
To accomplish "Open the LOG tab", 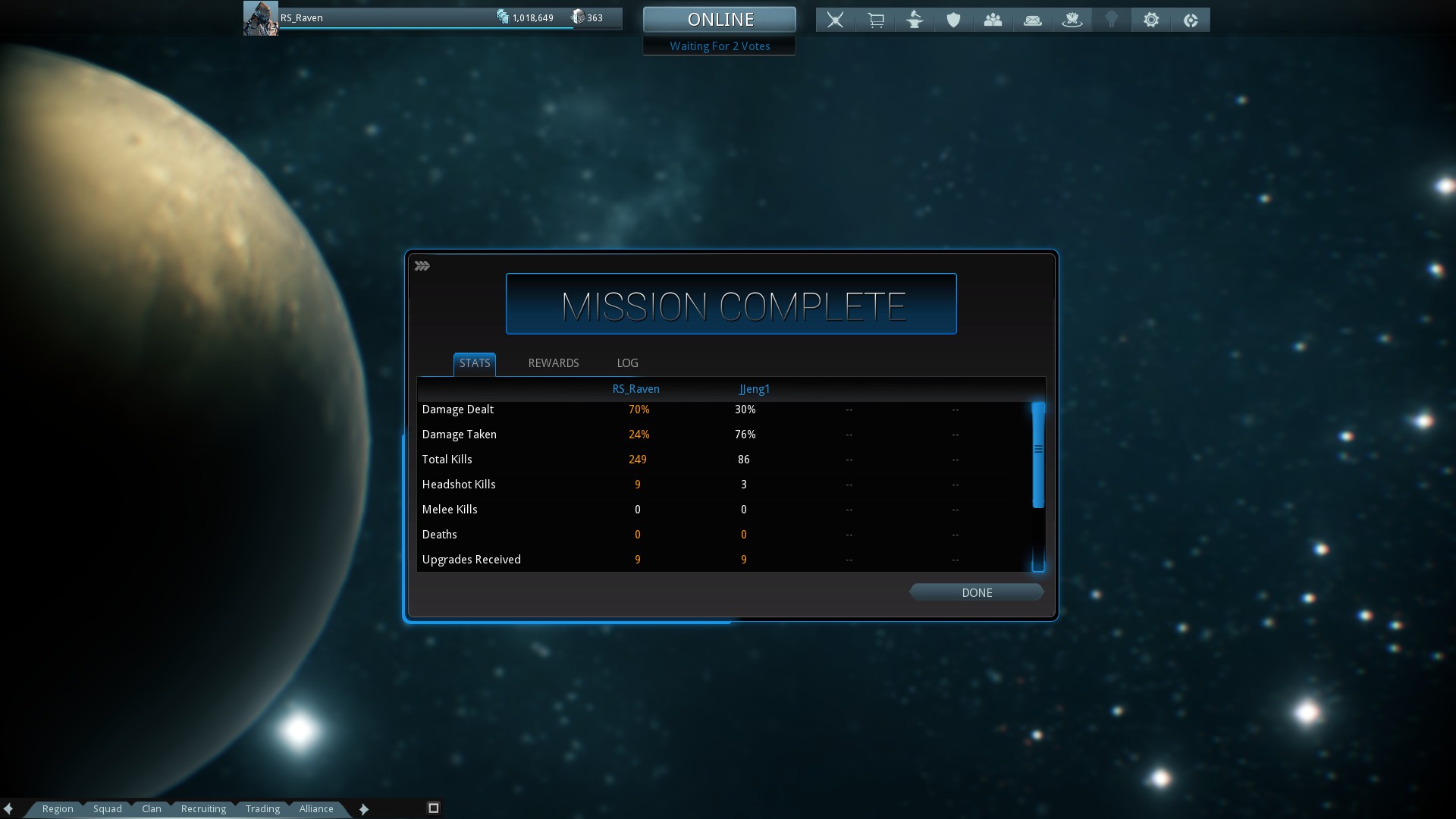I will coord(627,363).
